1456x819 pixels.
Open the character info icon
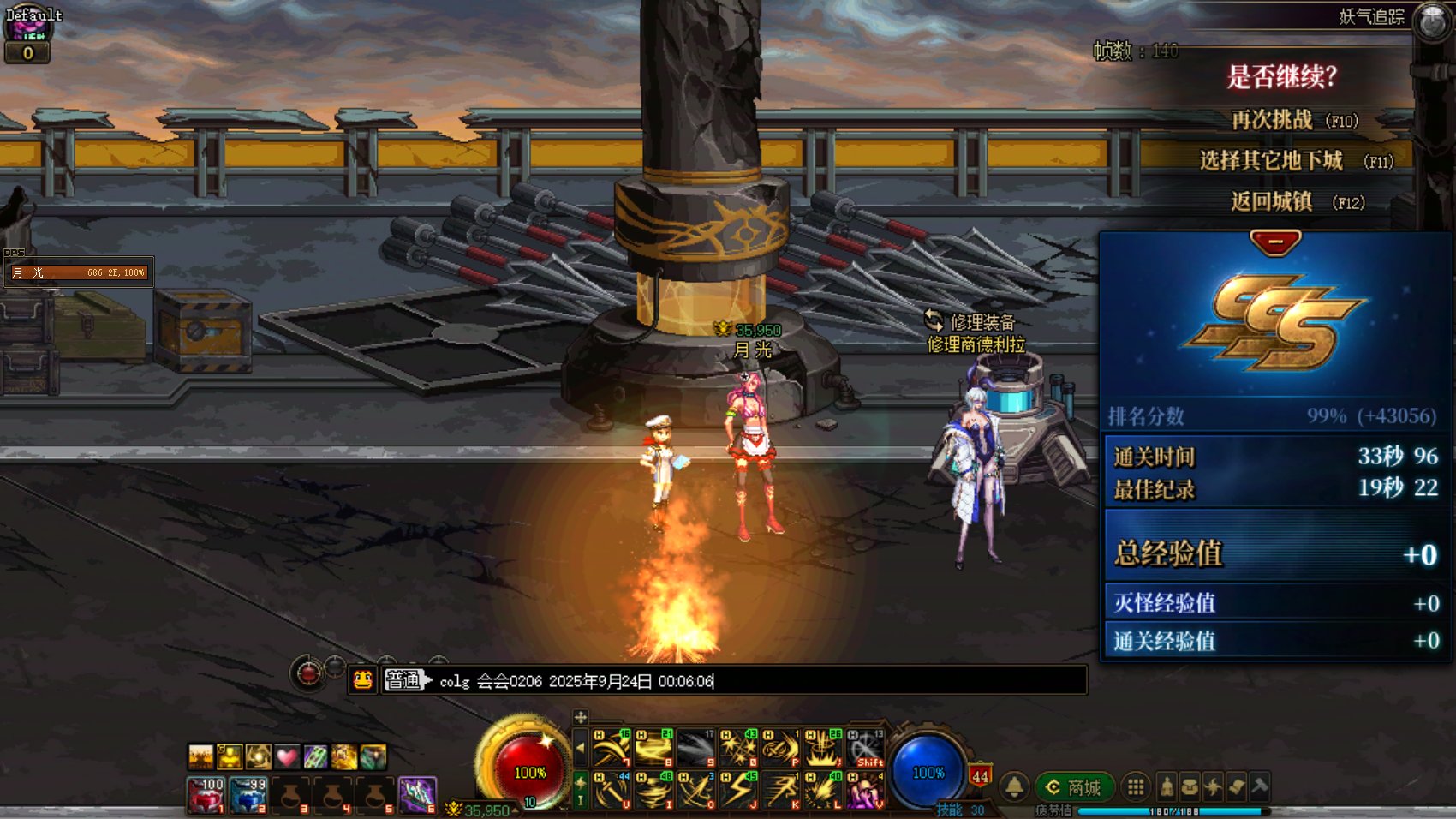[1167, 786]
